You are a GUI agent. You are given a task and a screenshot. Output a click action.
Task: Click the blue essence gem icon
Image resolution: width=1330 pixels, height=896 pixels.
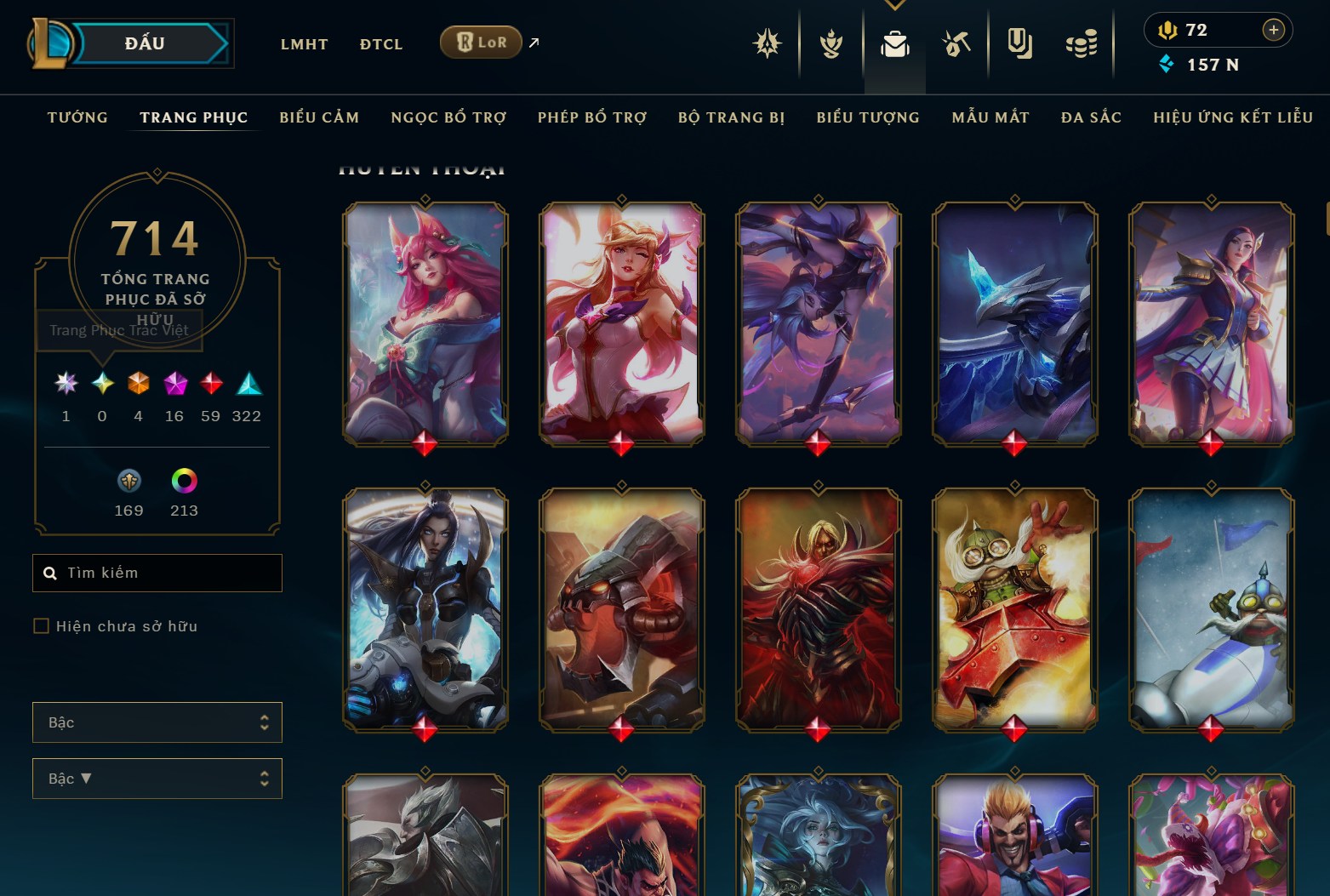click(x=1166, y=64)
